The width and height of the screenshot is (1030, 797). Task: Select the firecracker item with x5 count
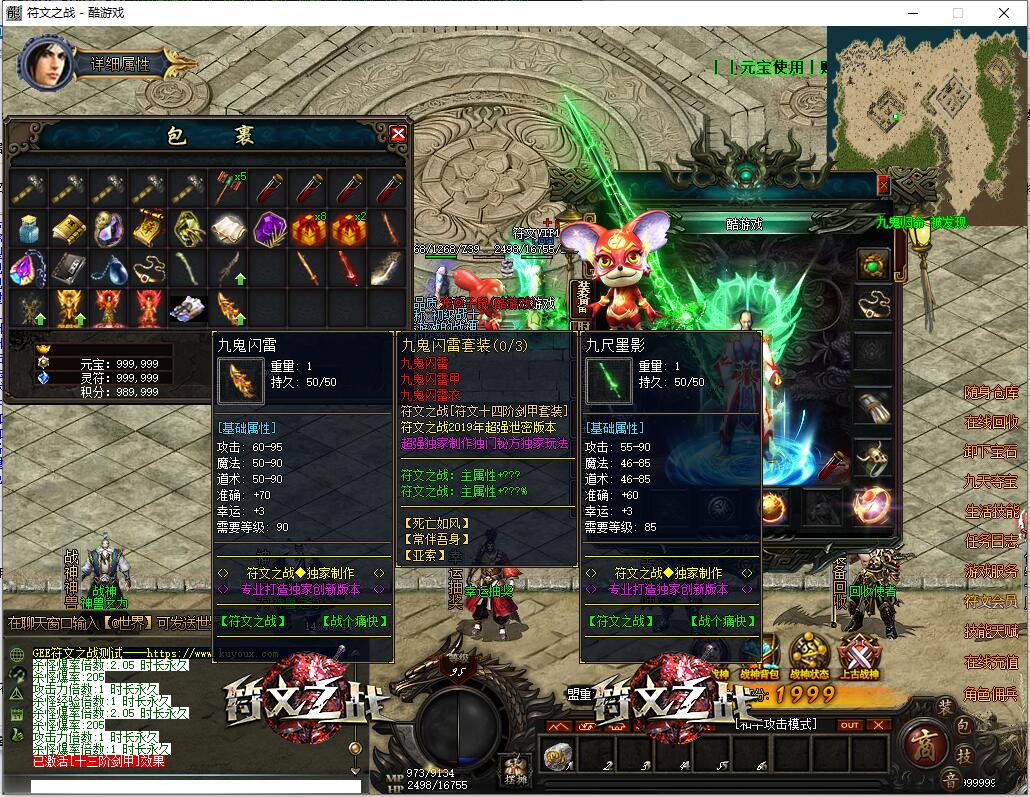[x=229, y=187]
